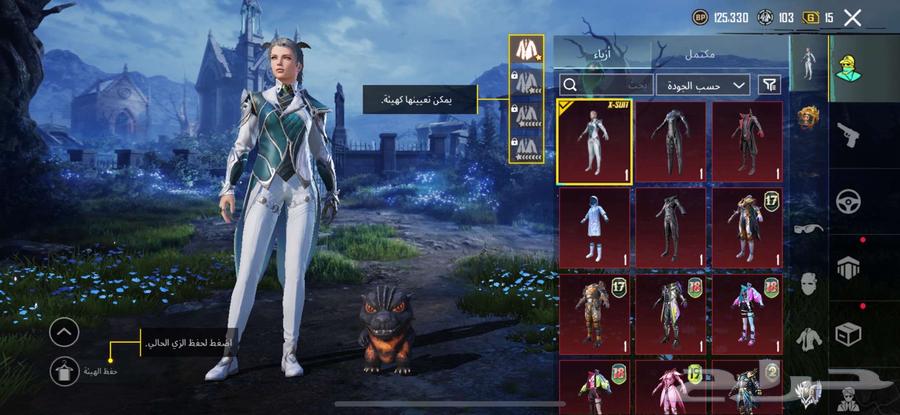Open the box crate category

(850, 333)
